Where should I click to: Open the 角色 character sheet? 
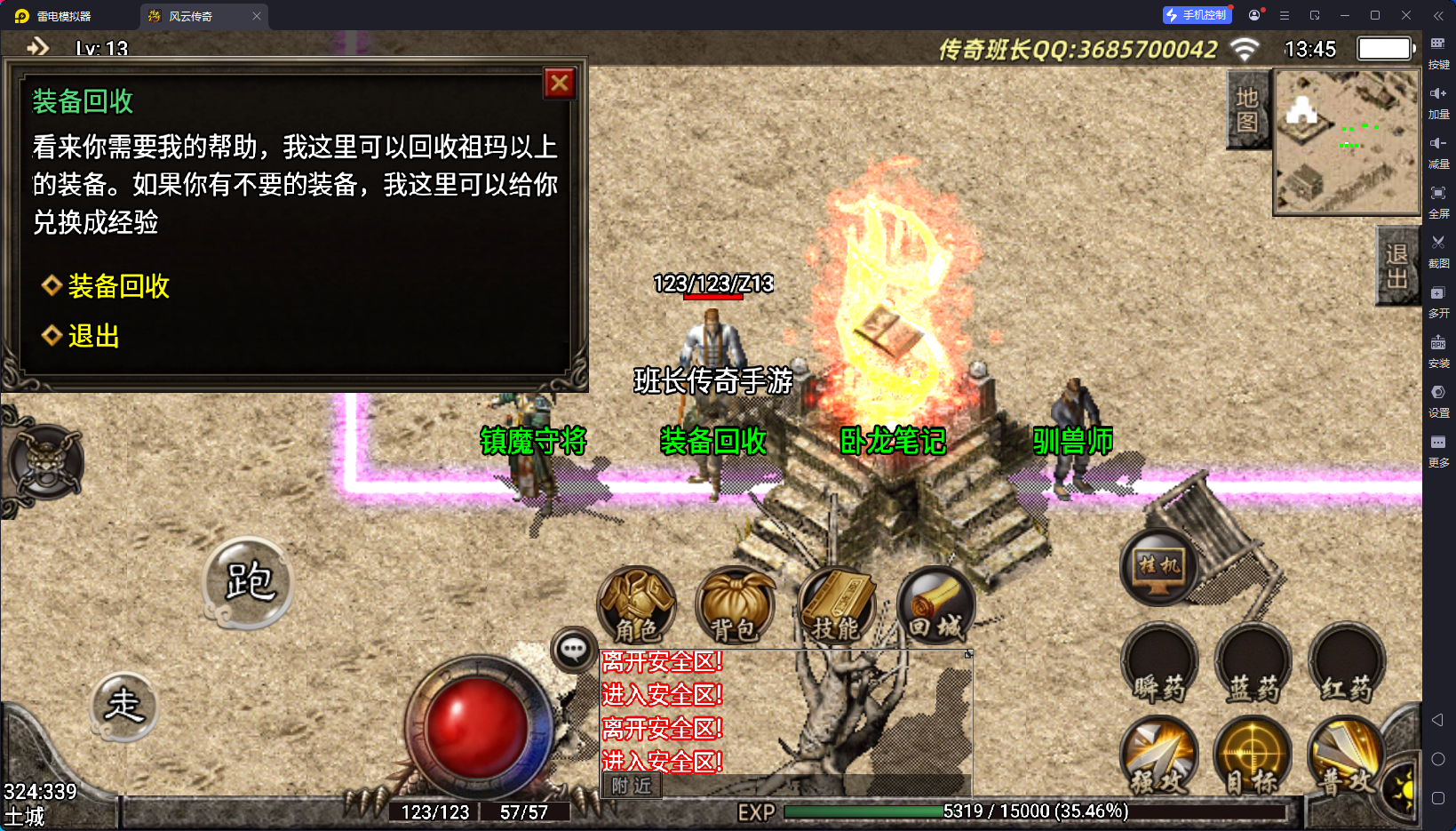pos(637,606)
